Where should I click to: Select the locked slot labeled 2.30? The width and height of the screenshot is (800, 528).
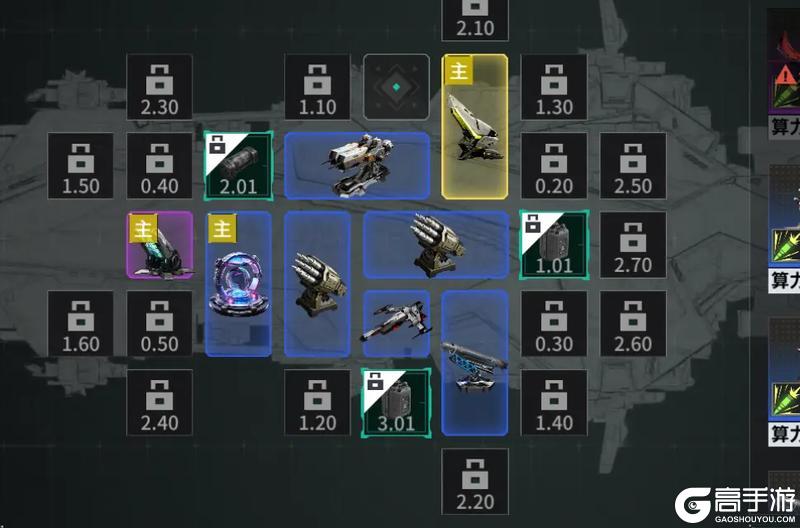[159, 87]
